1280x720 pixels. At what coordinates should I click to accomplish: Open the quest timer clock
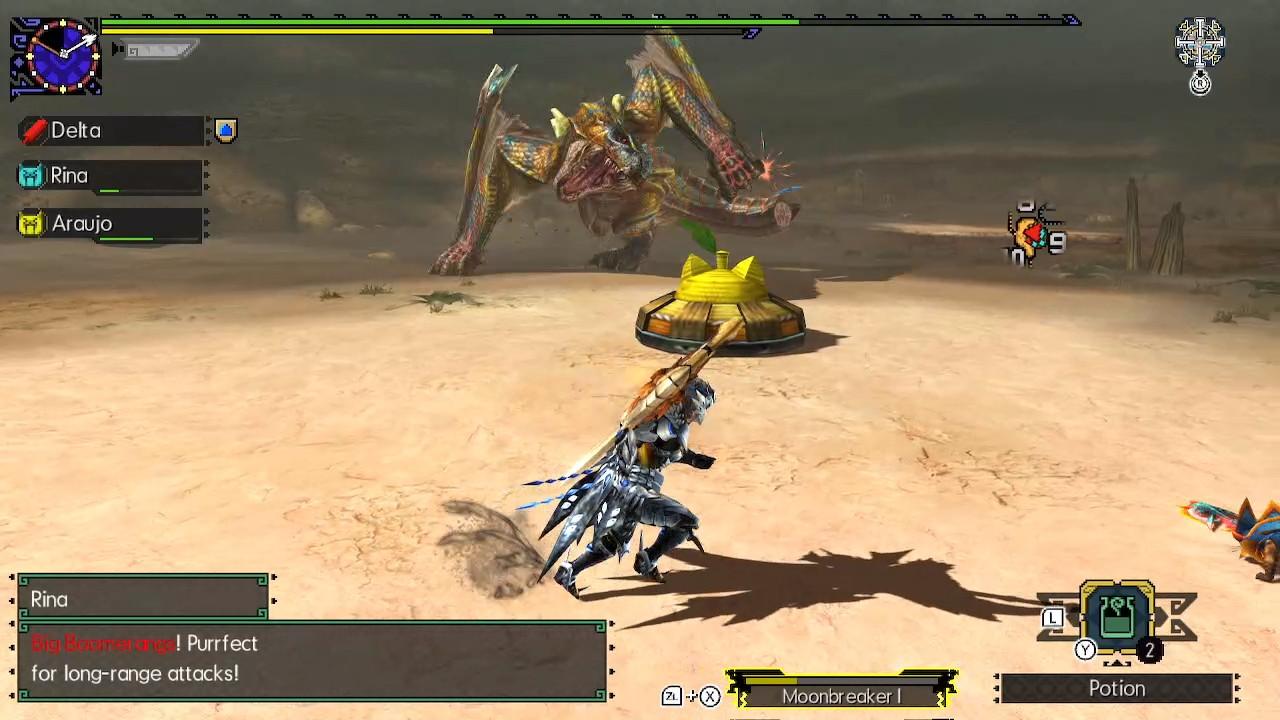click(57, 57)
